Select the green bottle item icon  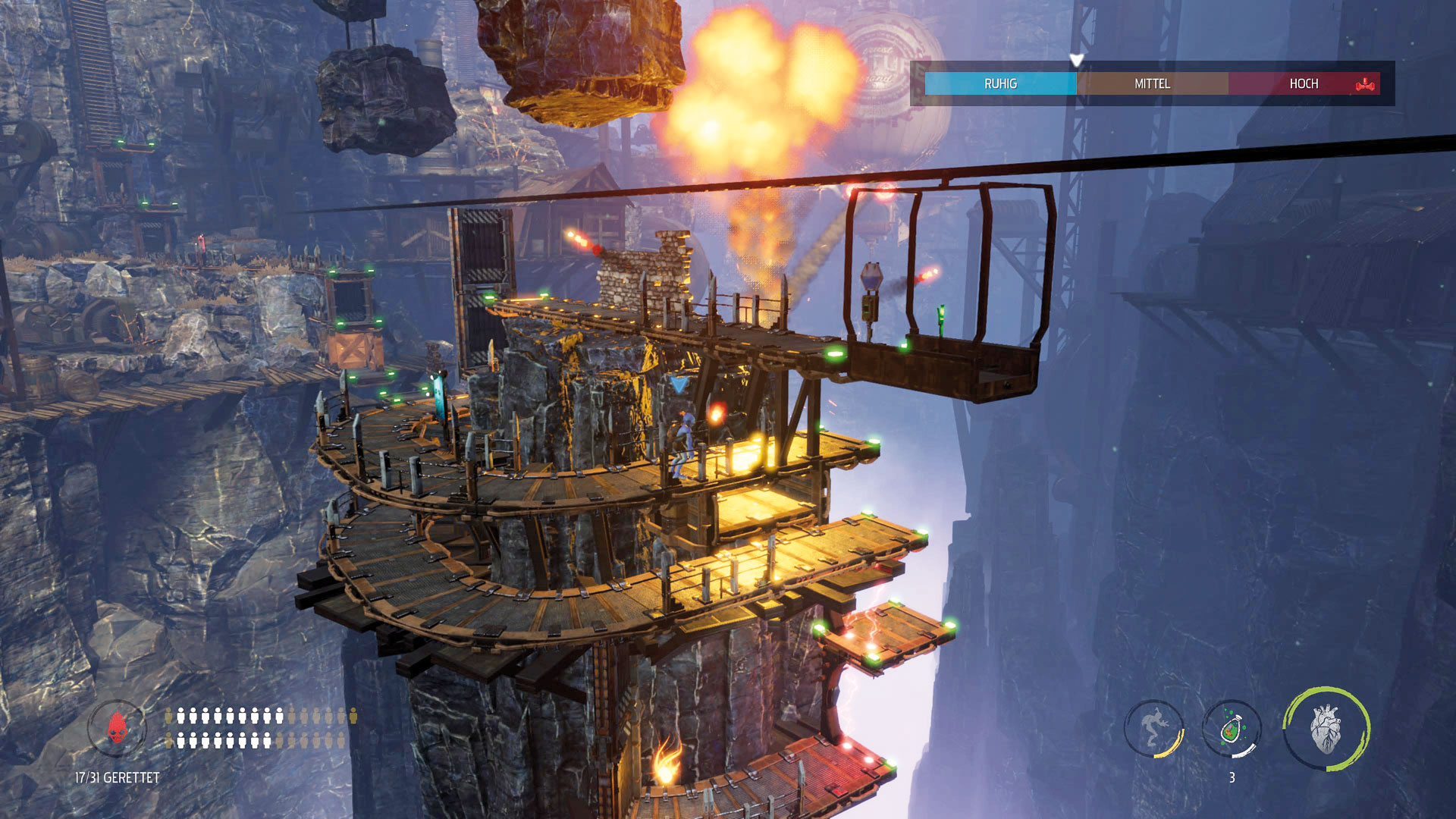1232,730
